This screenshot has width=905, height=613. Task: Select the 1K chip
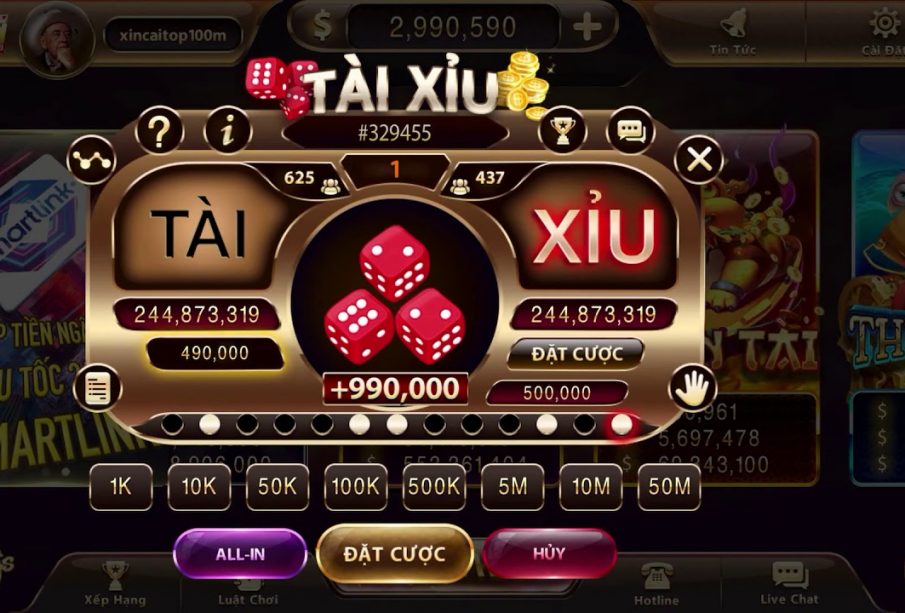tap(122, 487)
